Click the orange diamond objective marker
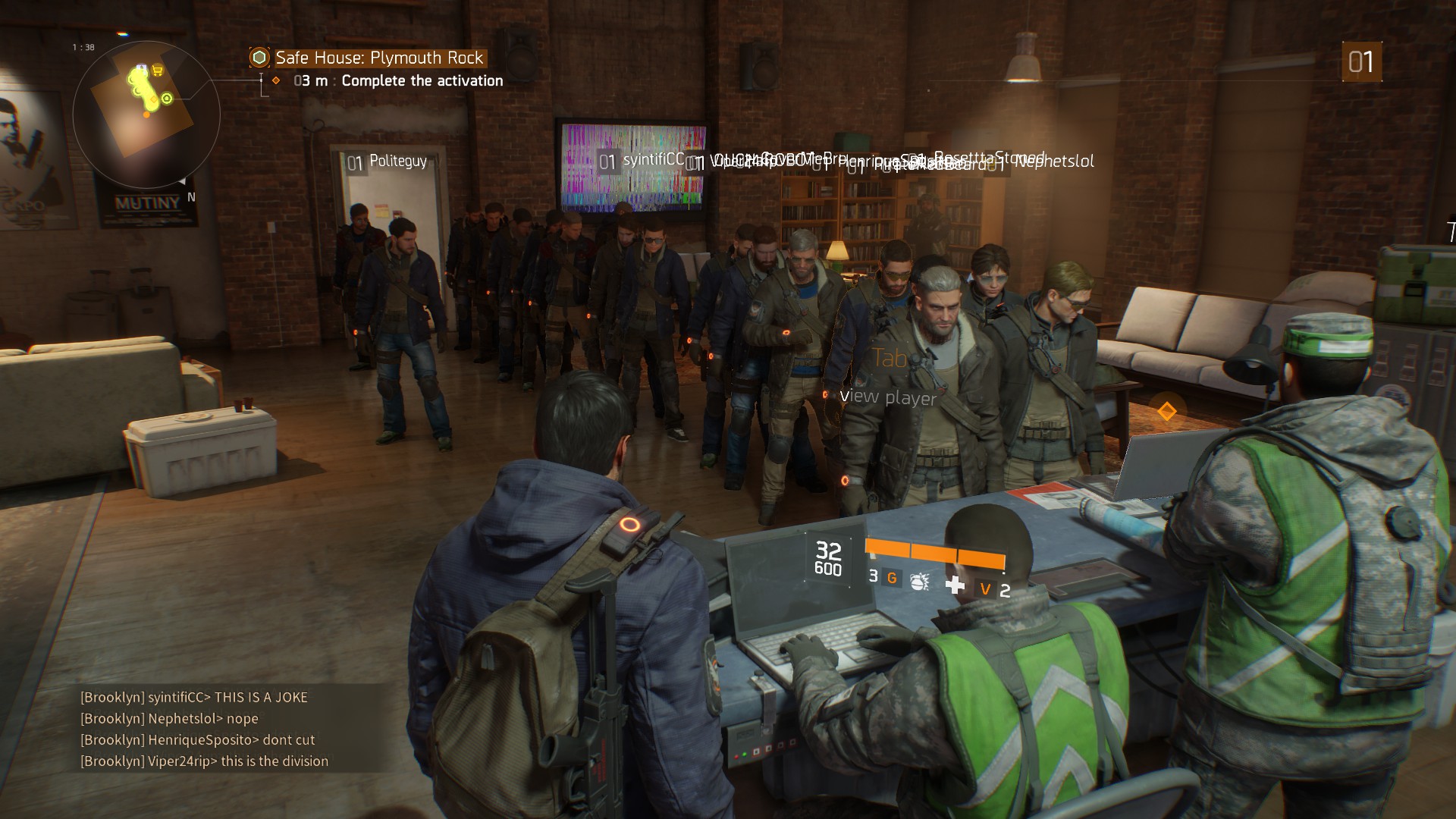The image size is (1456, 819). 1166,412
